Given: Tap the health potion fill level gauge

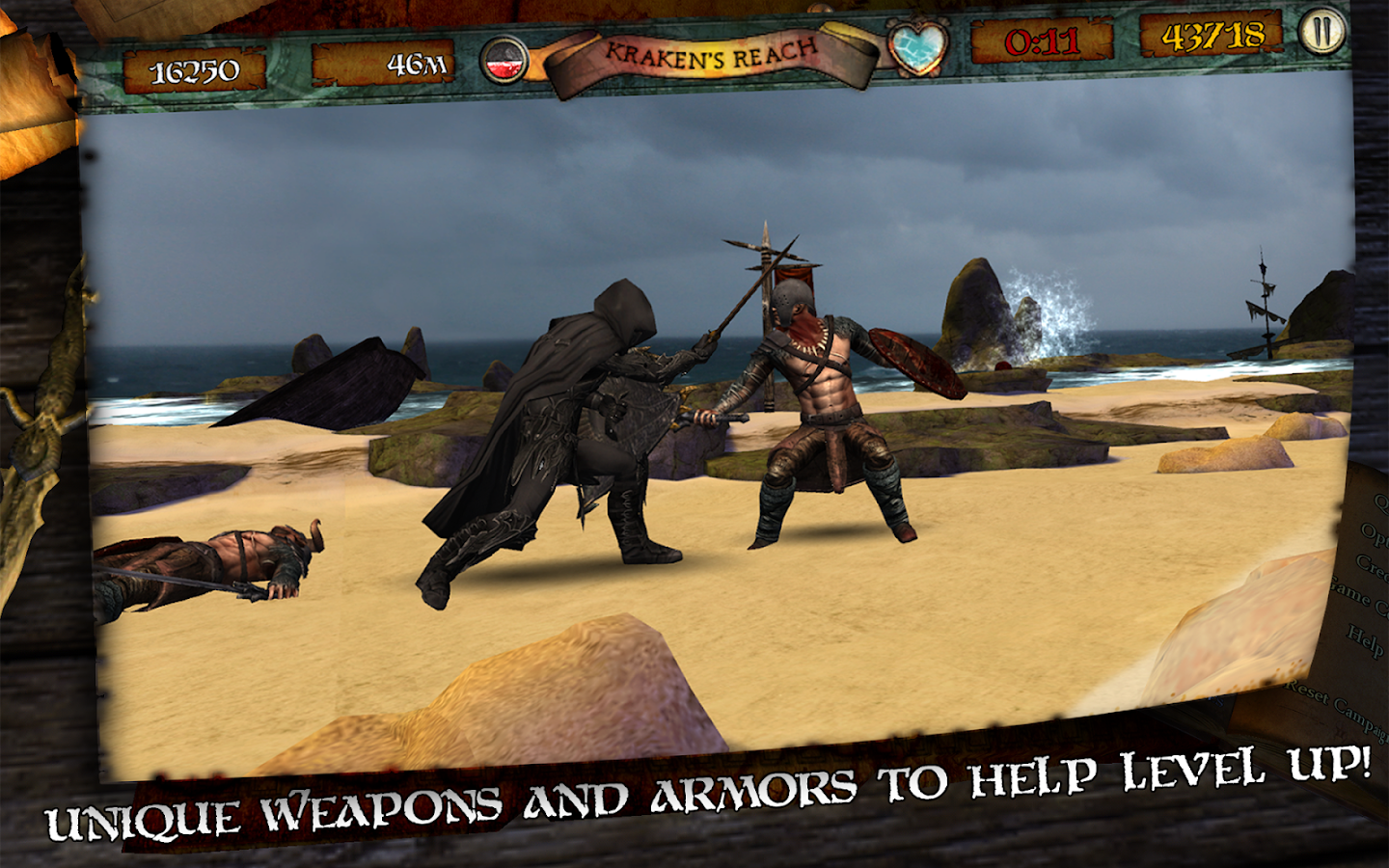Looking at the screenshot, I should tap(505, 58).
